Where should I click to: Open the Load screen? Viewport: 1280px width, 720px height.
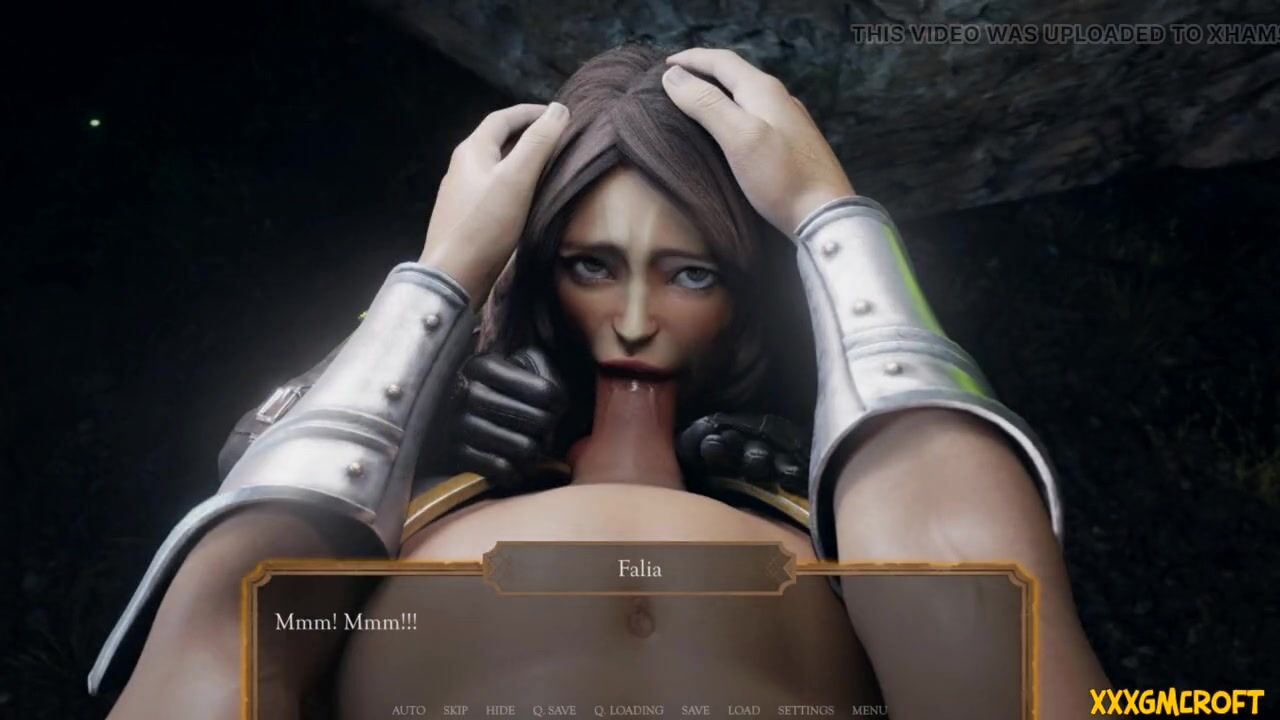coord(743,710)
